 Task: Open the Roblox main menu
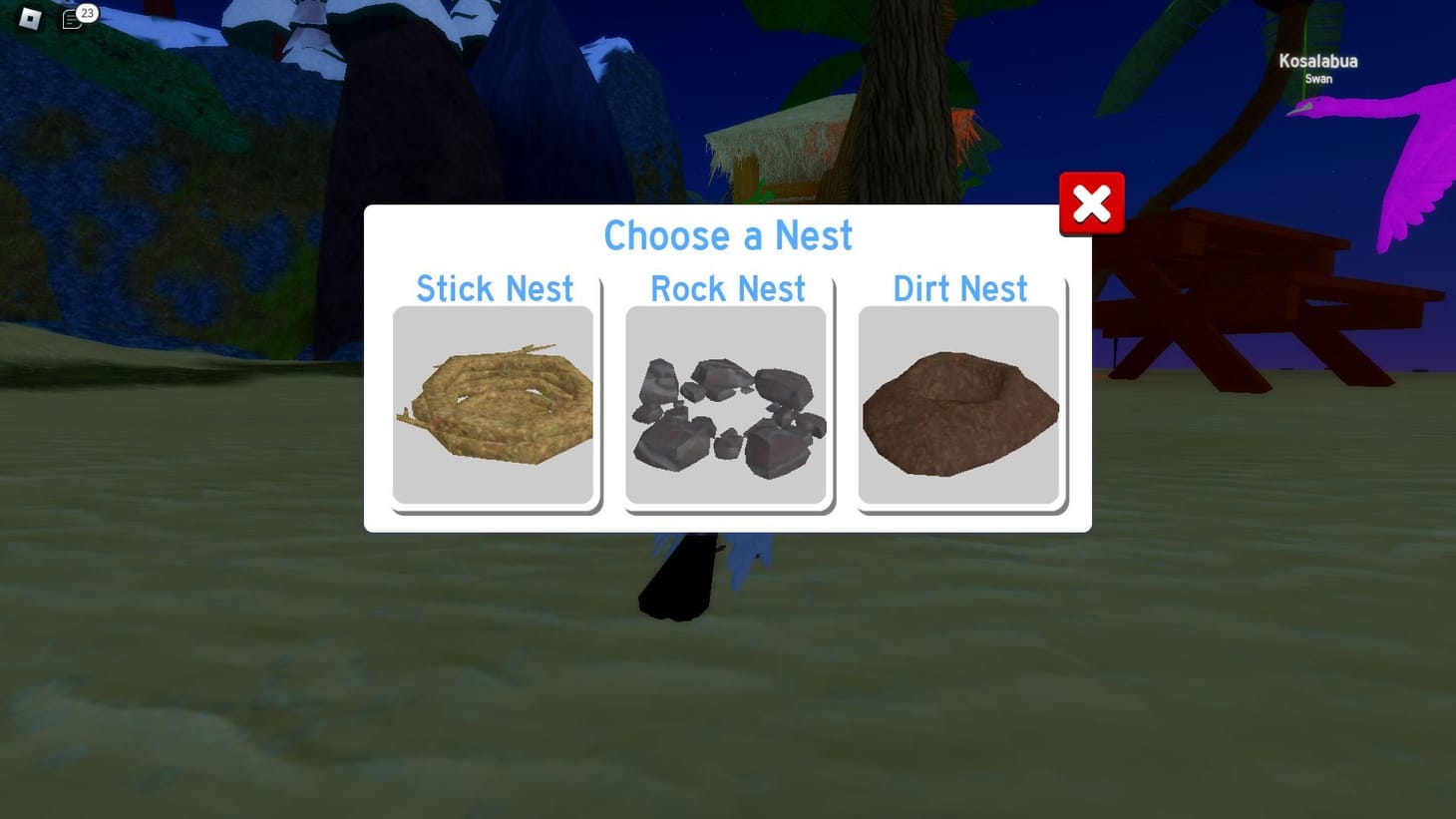[x=29, y=19]
